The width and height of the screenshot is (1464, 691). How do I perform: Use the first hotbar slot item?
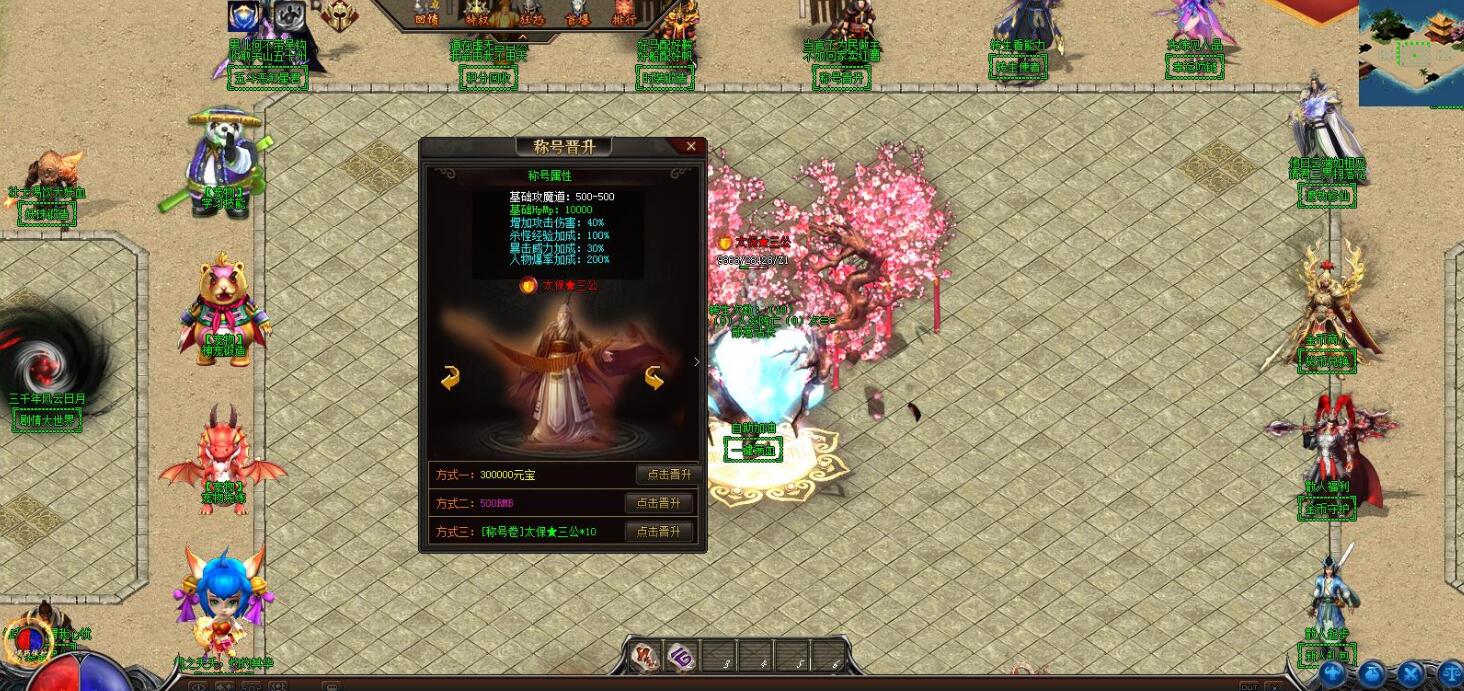pos(645,656)
